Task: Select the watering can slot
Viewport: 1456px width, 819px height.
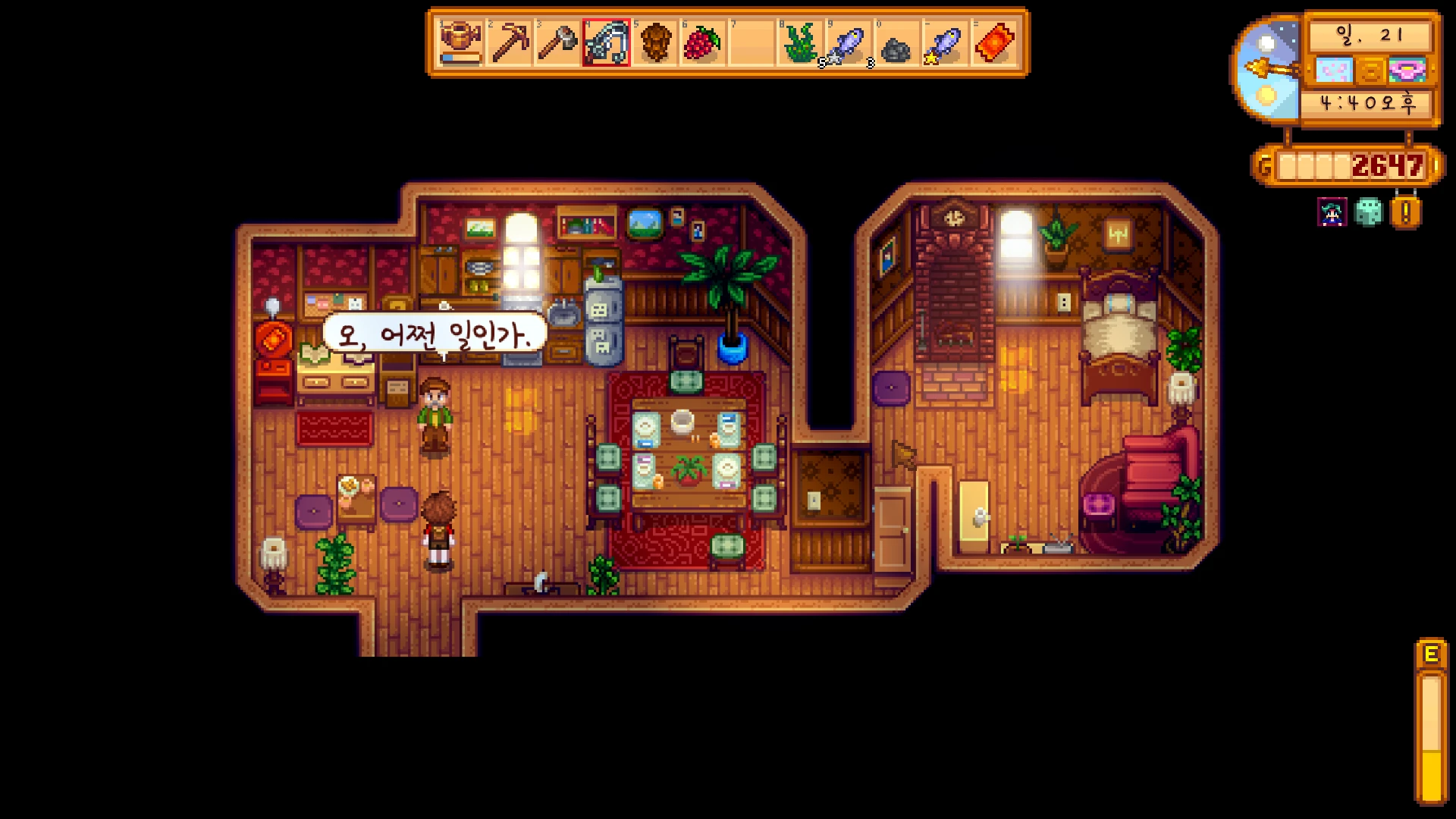Action: point(461,43)
